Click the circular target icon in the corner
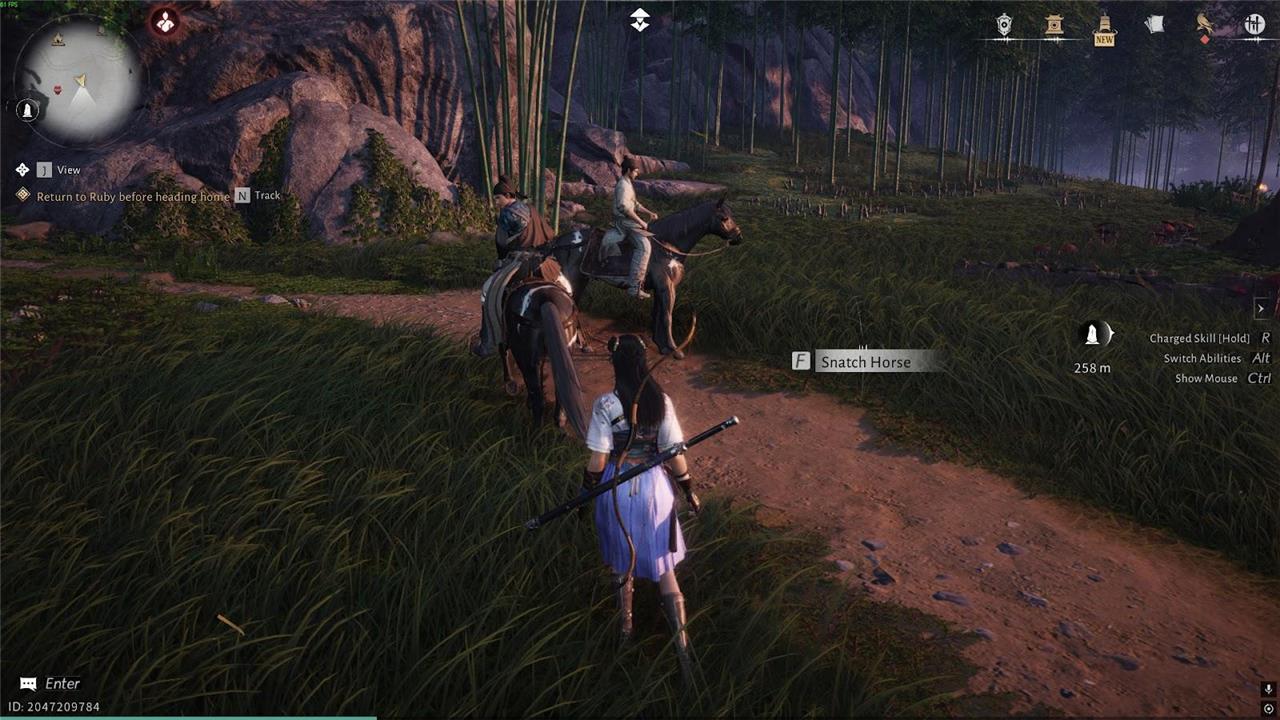 pos(1268,709)
